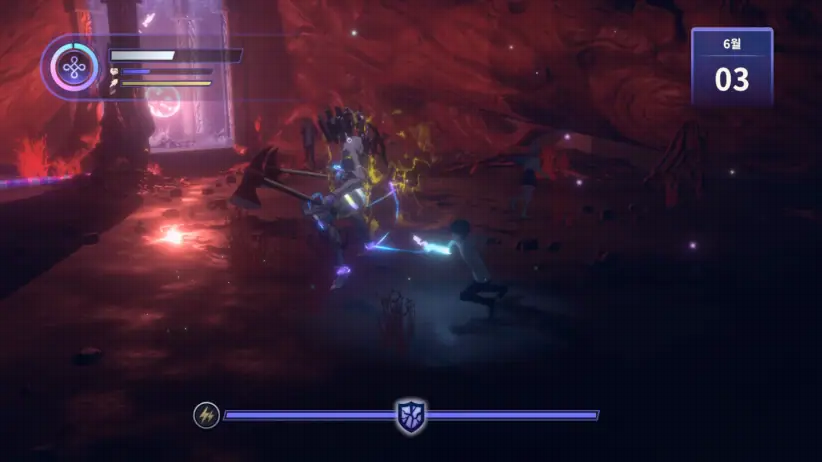Click the shield emblem on the gauge
Screen dimensions: 822x462
point(410,415)
